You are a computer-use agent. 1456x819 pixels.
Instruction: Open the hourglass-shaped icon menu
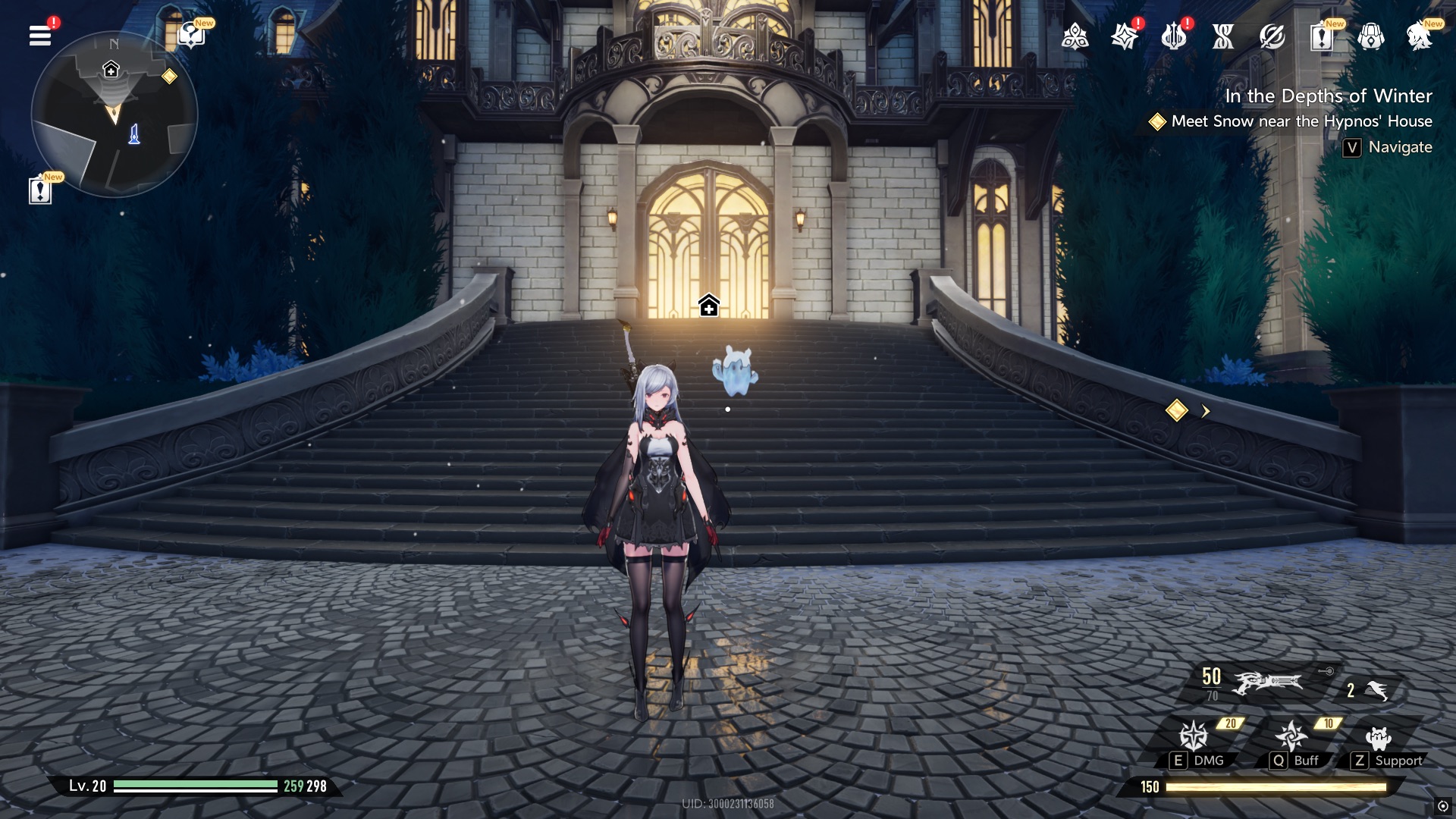click(1222, 36)
